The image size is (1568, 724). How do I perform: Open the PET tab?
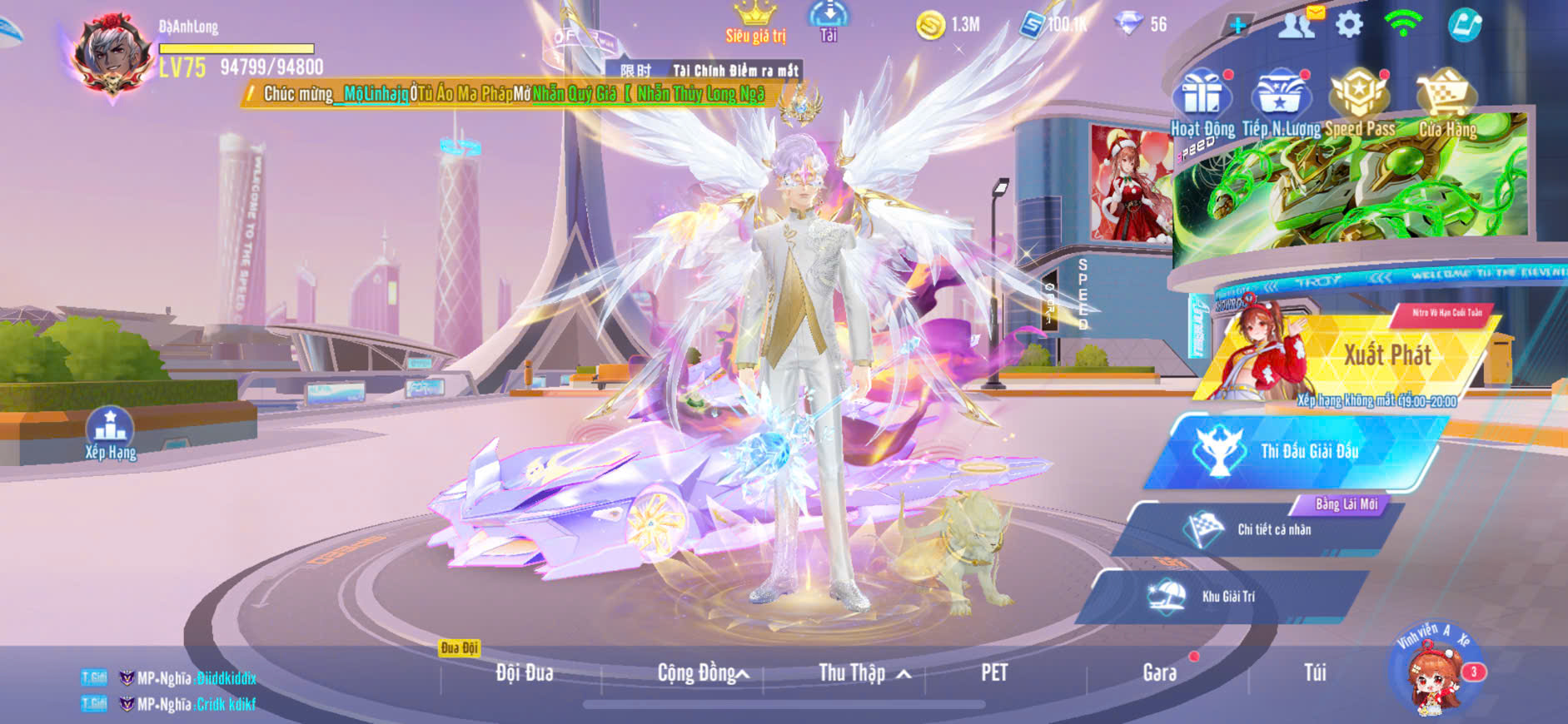click(994, 672)
